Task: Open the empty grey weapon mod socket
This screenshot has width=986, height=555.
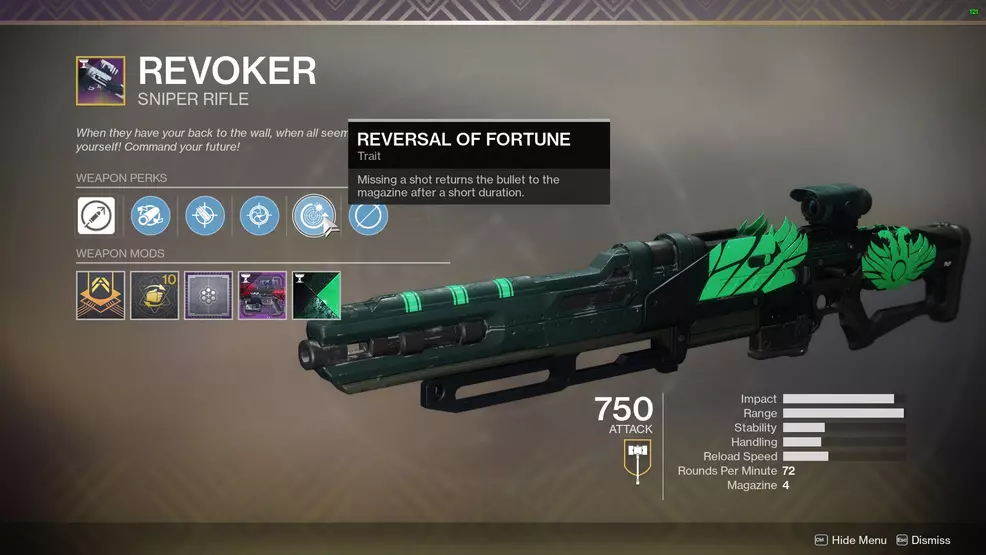Action: click(x=209, y=295)
